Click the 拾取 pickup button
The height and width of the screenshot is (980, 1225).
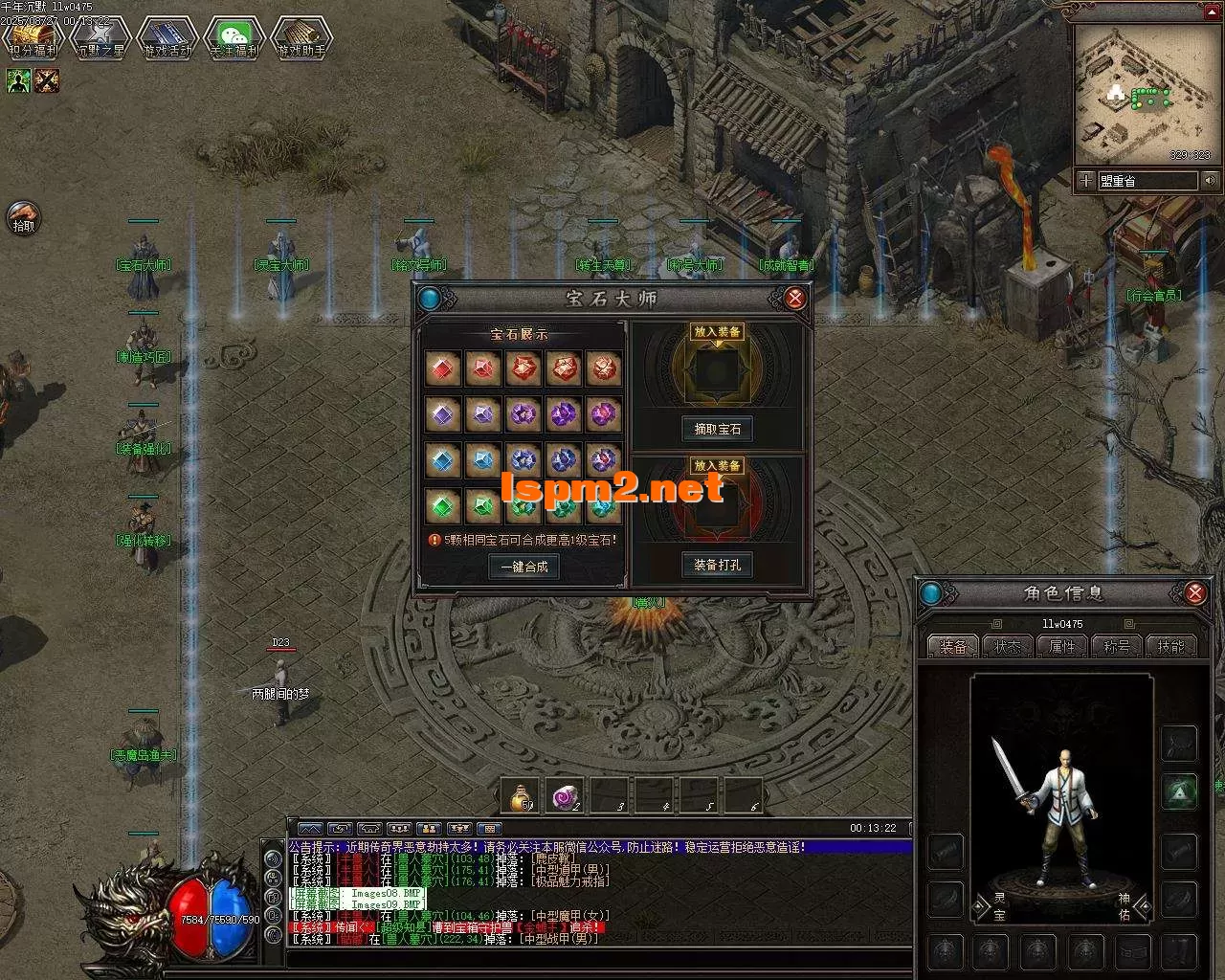(23, 218)
